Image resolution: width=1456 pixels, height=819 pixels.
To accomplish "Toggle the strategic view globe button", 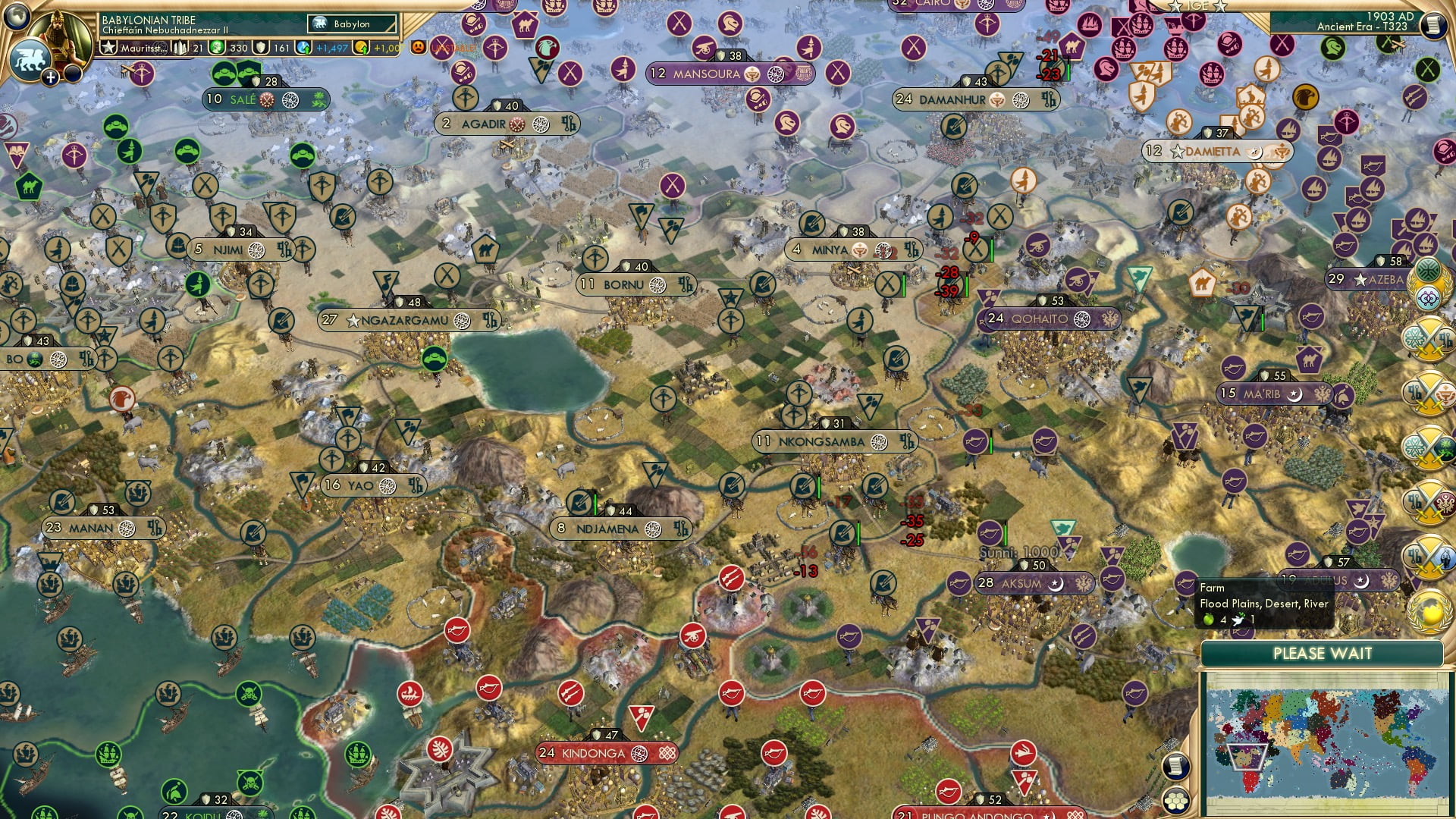I will click(x=17, y=17).
